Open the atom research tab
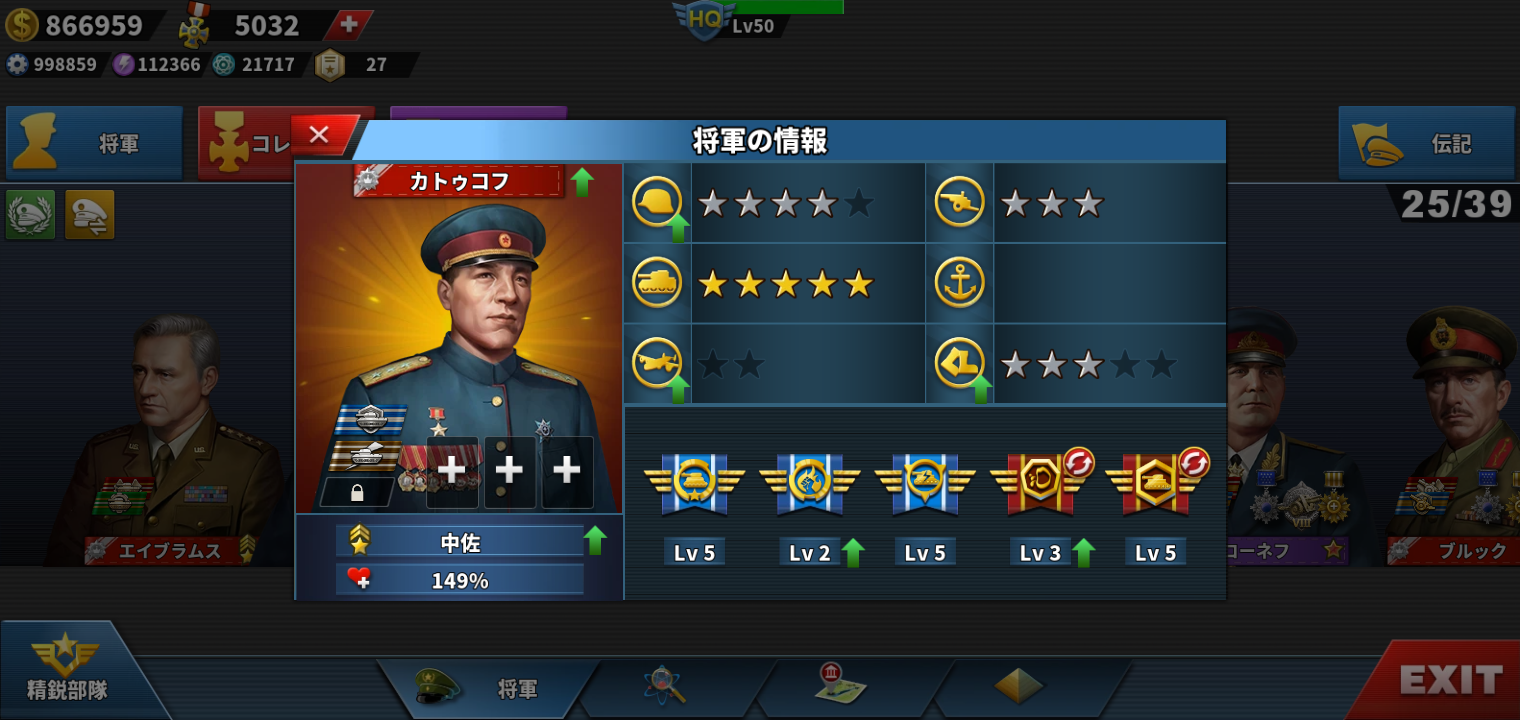This screenshot has height=720, width=1520. [664, 686]
